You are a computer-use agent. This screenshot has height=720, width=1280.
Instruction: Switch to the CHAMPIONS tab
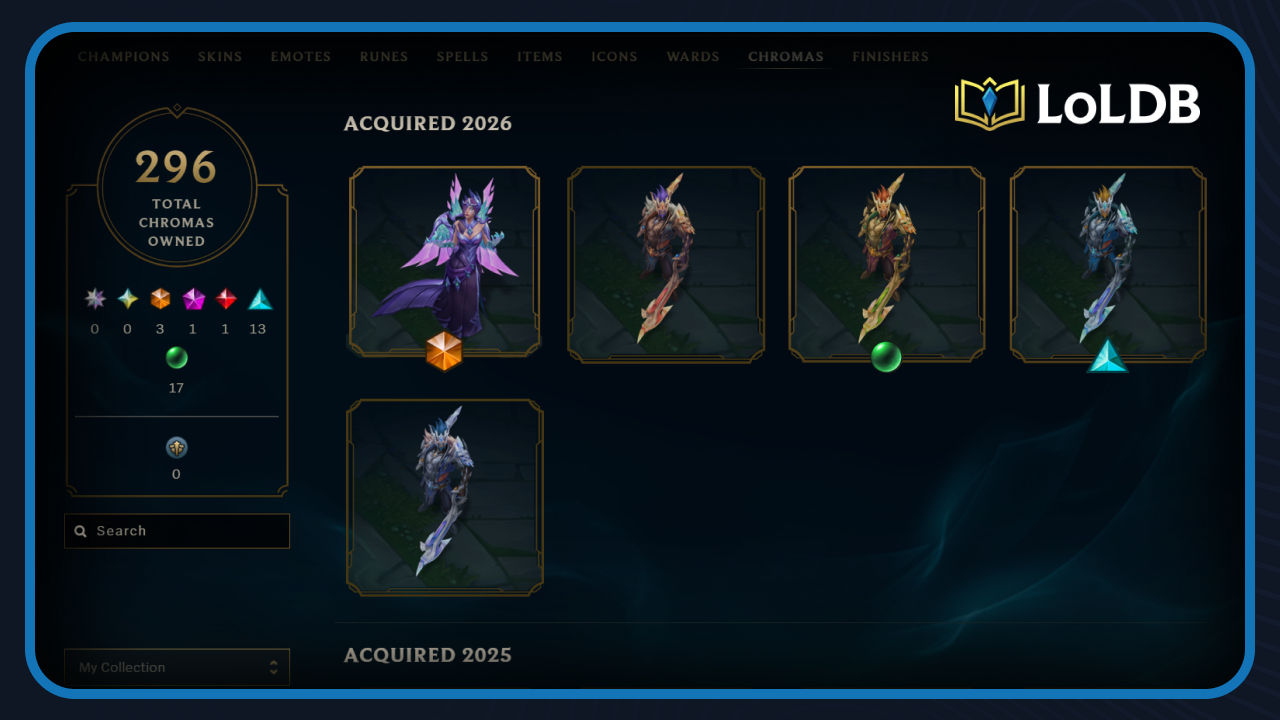tap(123, 57)
